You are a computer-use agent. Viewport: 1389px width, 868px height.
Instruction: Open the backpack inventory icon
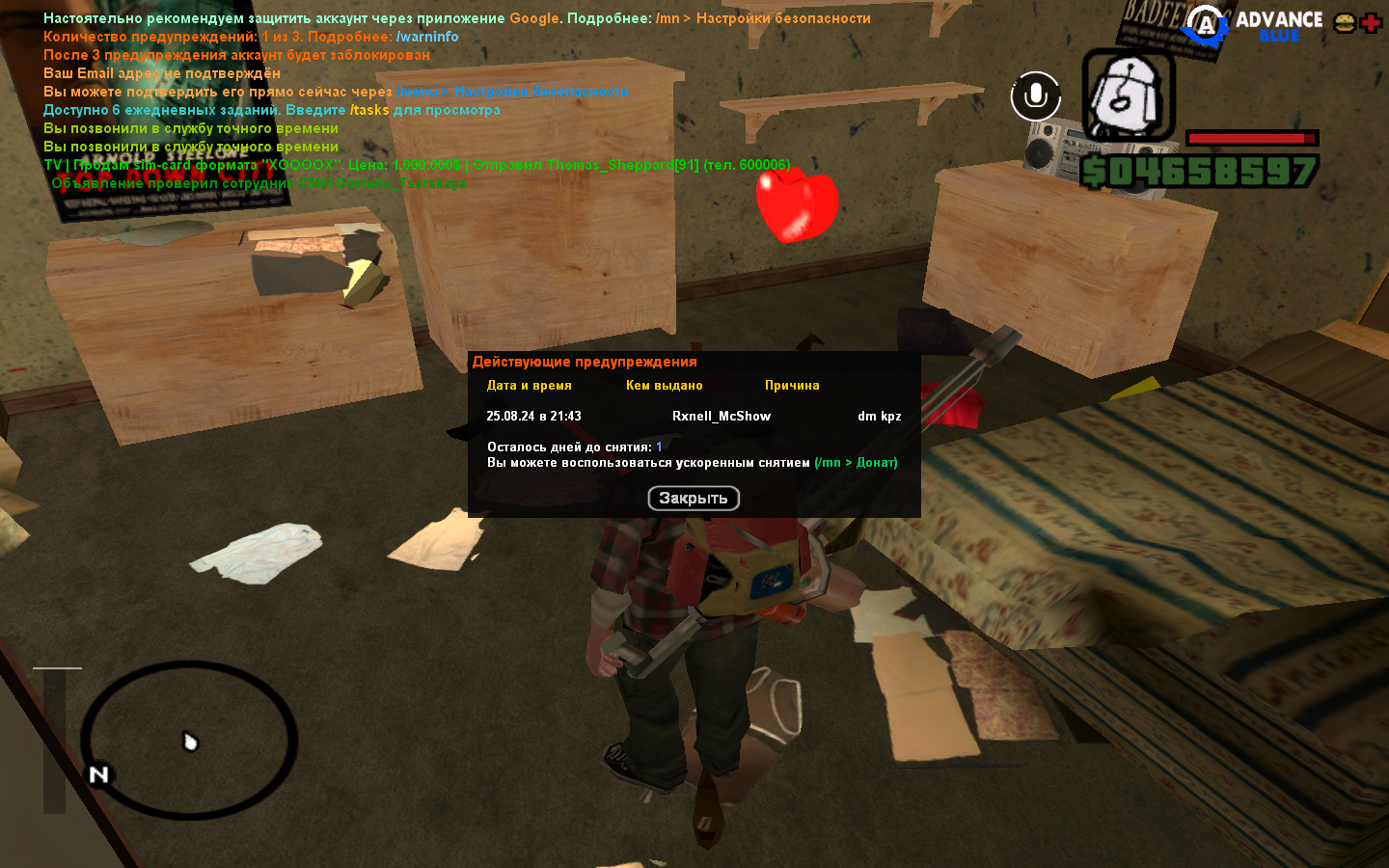pyautogui.click(x=1126, y=96)
